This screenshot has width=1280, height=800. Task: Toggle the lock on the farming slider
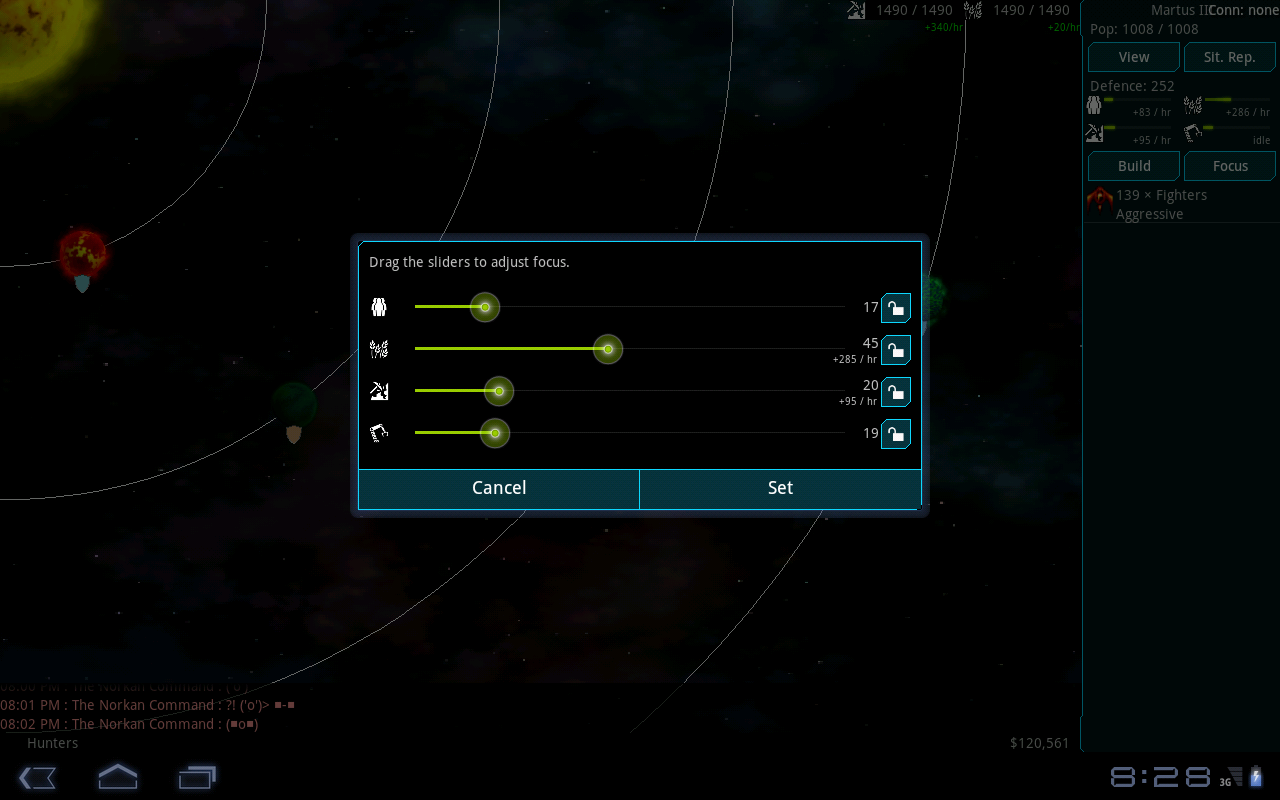895,350
